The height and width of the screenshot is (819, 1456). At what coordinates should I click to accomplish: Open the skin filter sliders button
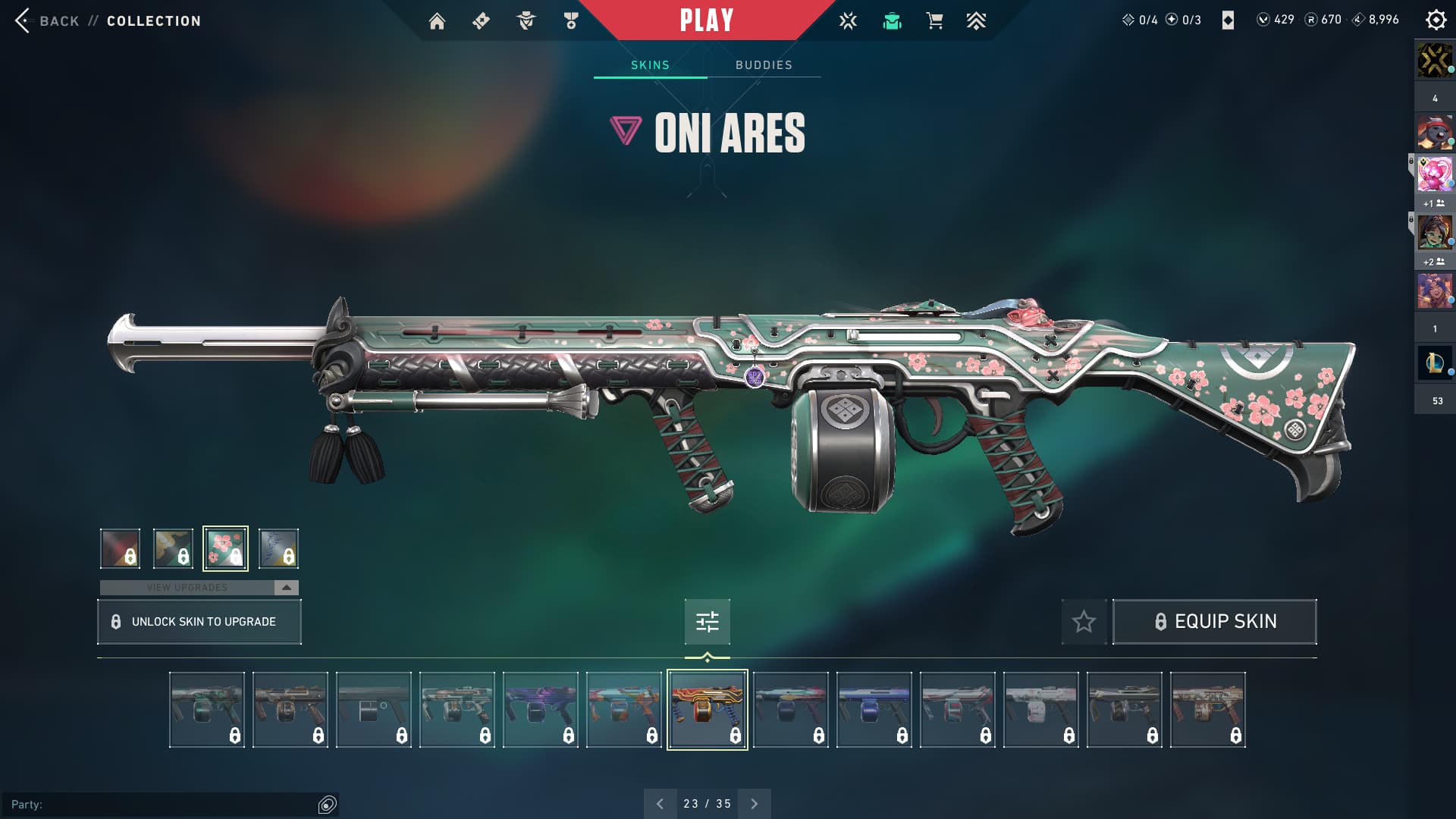(707, 622)
